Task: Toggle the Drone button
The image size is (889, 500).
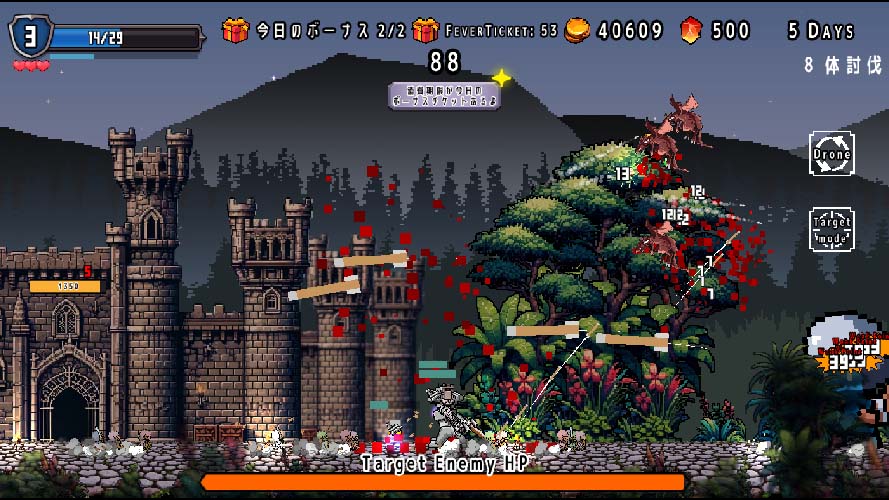Action: [831, 154]
